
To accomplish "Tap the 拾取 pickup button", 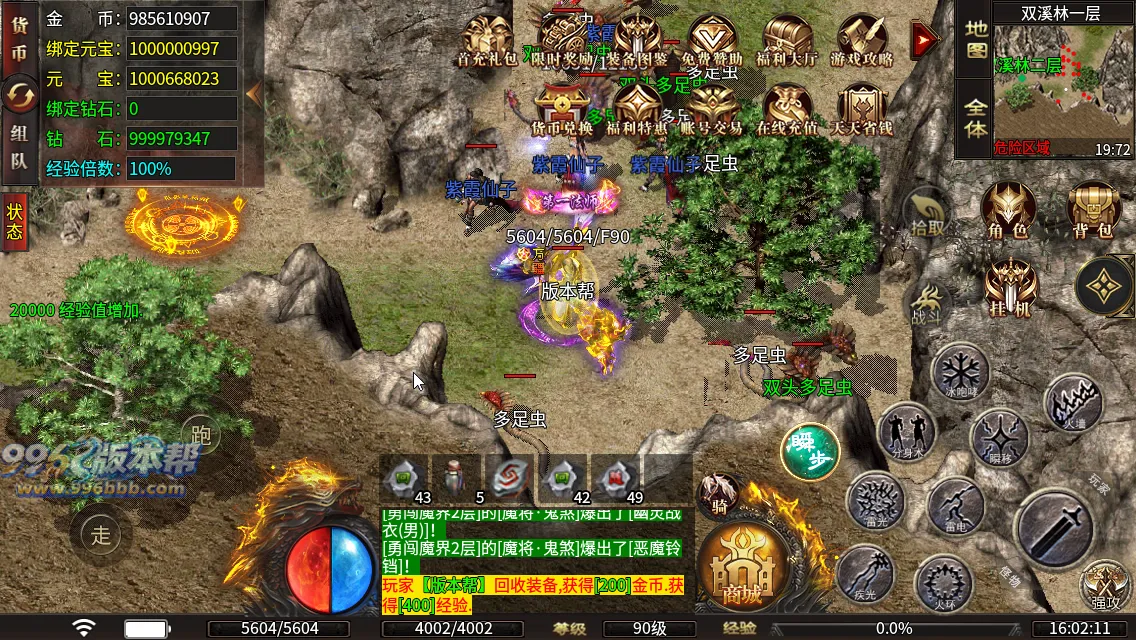I will pyautogui.click(x=928, y=213).
